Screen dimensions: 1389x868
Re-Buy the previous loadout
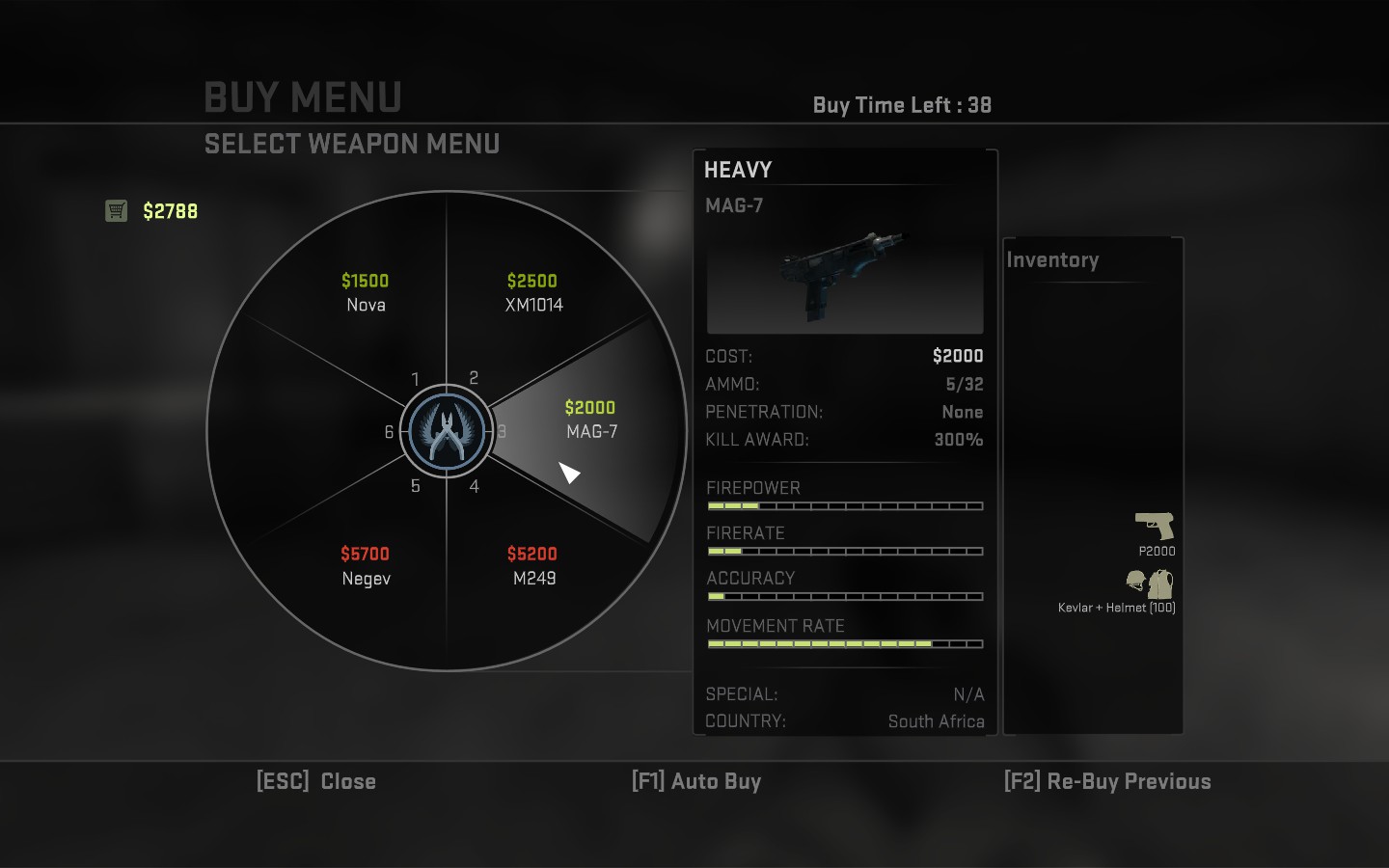click(x=1107, y=781)
